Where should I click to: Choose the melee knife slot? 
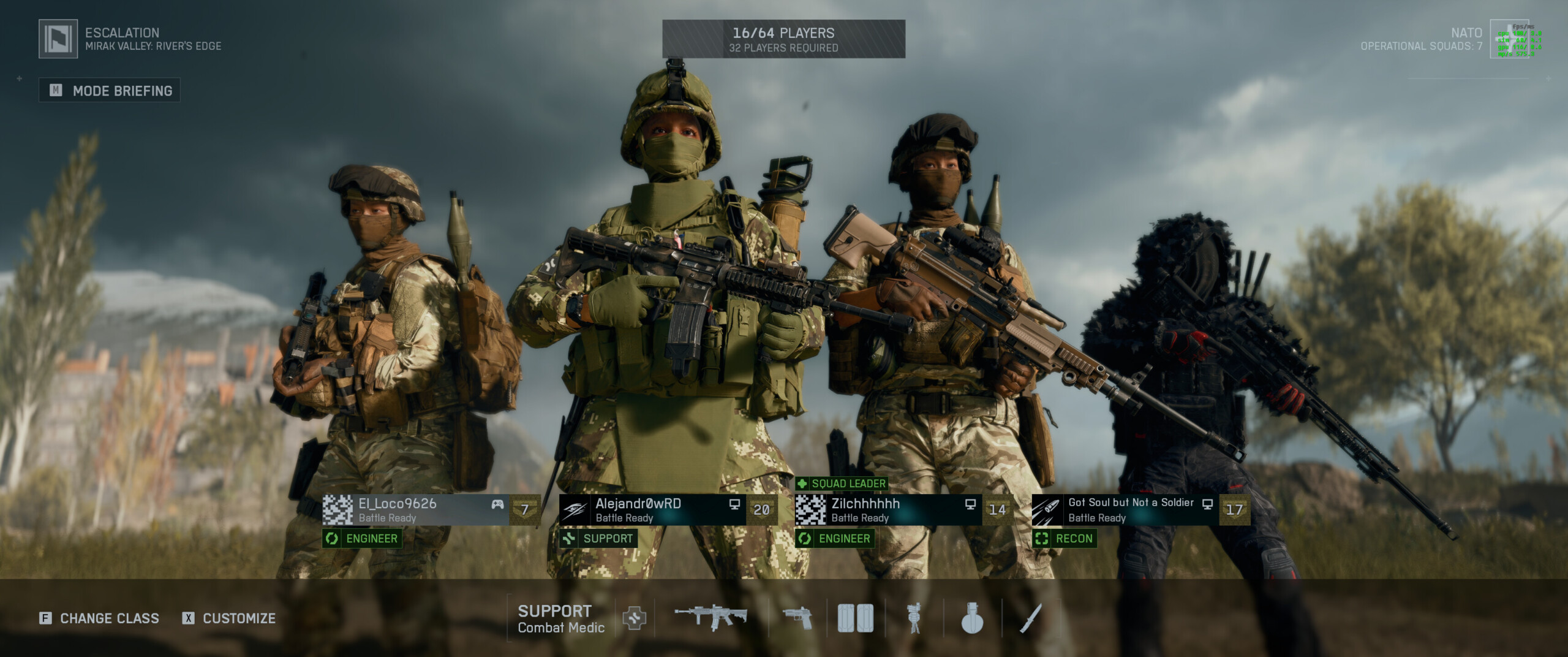(x=1031, y=618)
